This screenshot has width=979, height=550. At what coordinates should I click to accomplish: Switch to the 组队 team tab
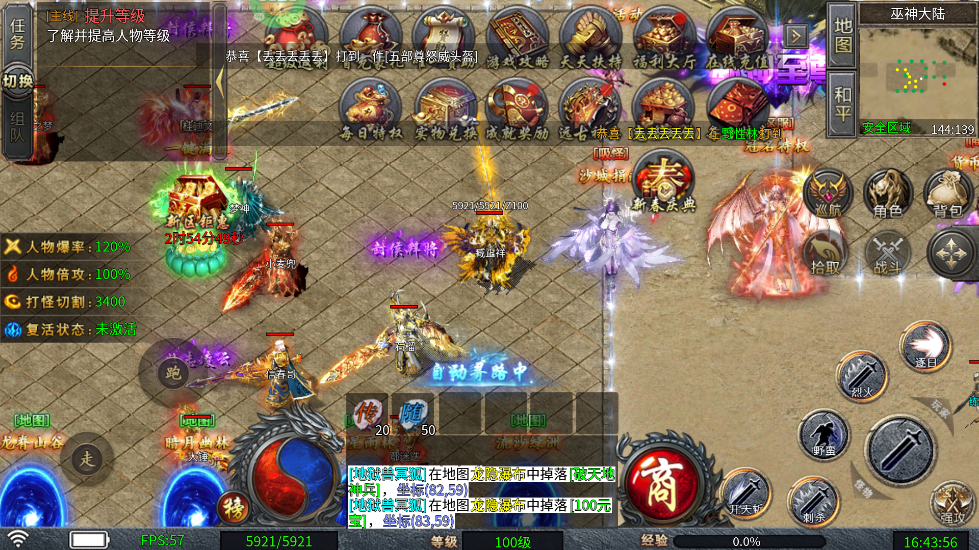click(17, 130)
